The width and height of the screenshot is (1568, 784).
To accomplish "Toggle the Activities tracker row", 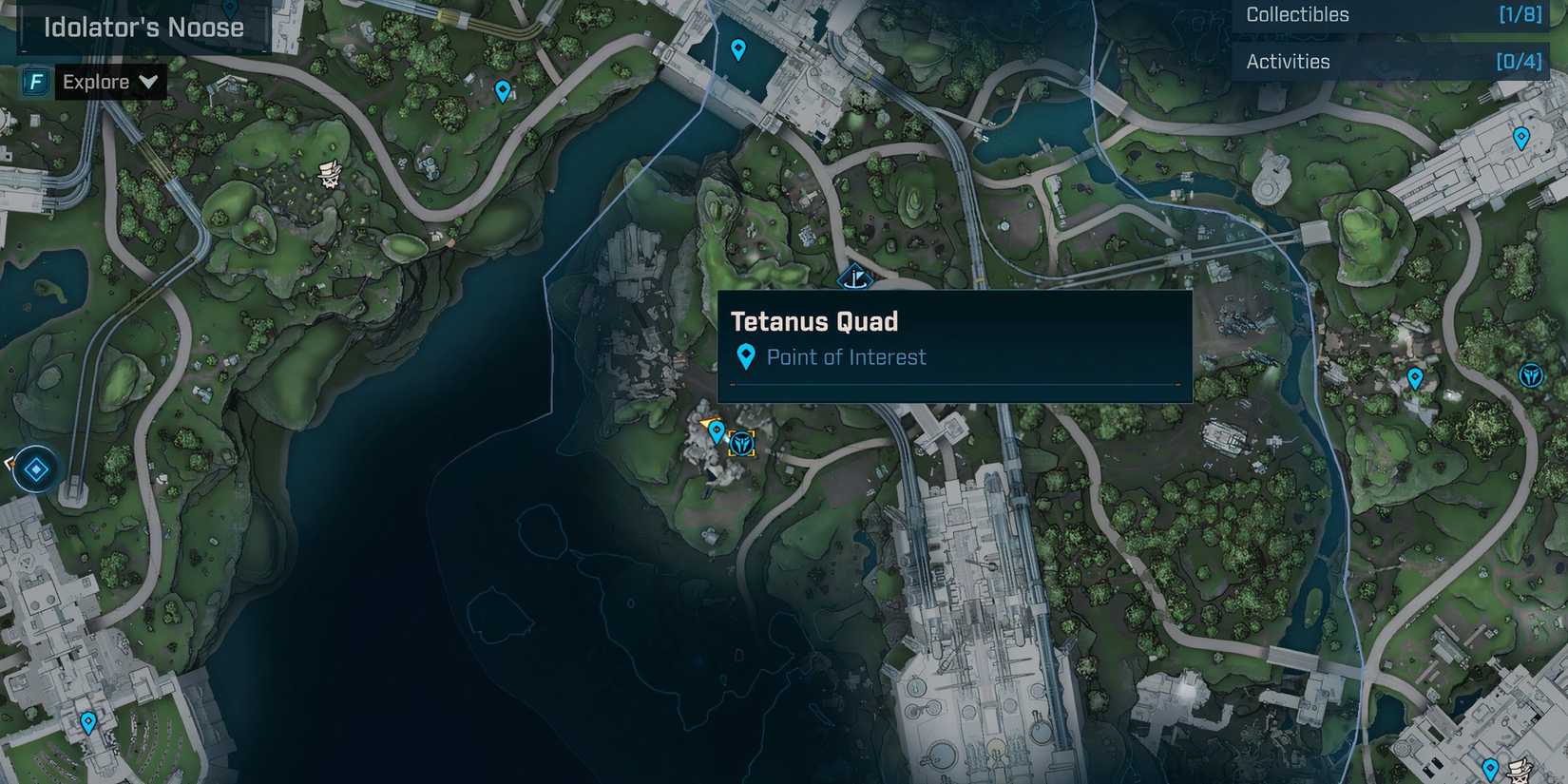I will 1392,61.
